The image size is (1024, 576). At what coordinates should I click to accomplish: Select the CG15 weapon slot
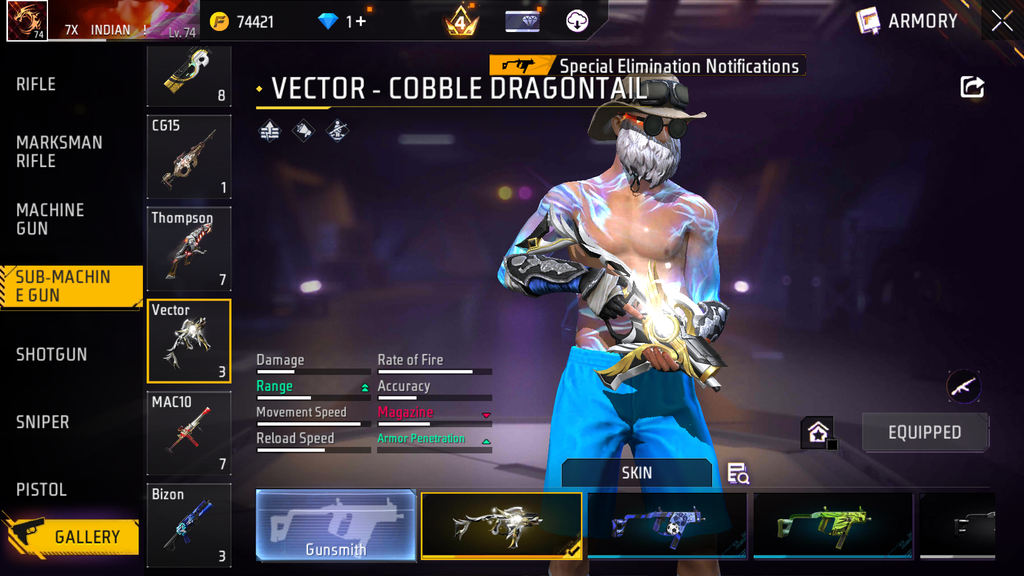tap(189, 155)
